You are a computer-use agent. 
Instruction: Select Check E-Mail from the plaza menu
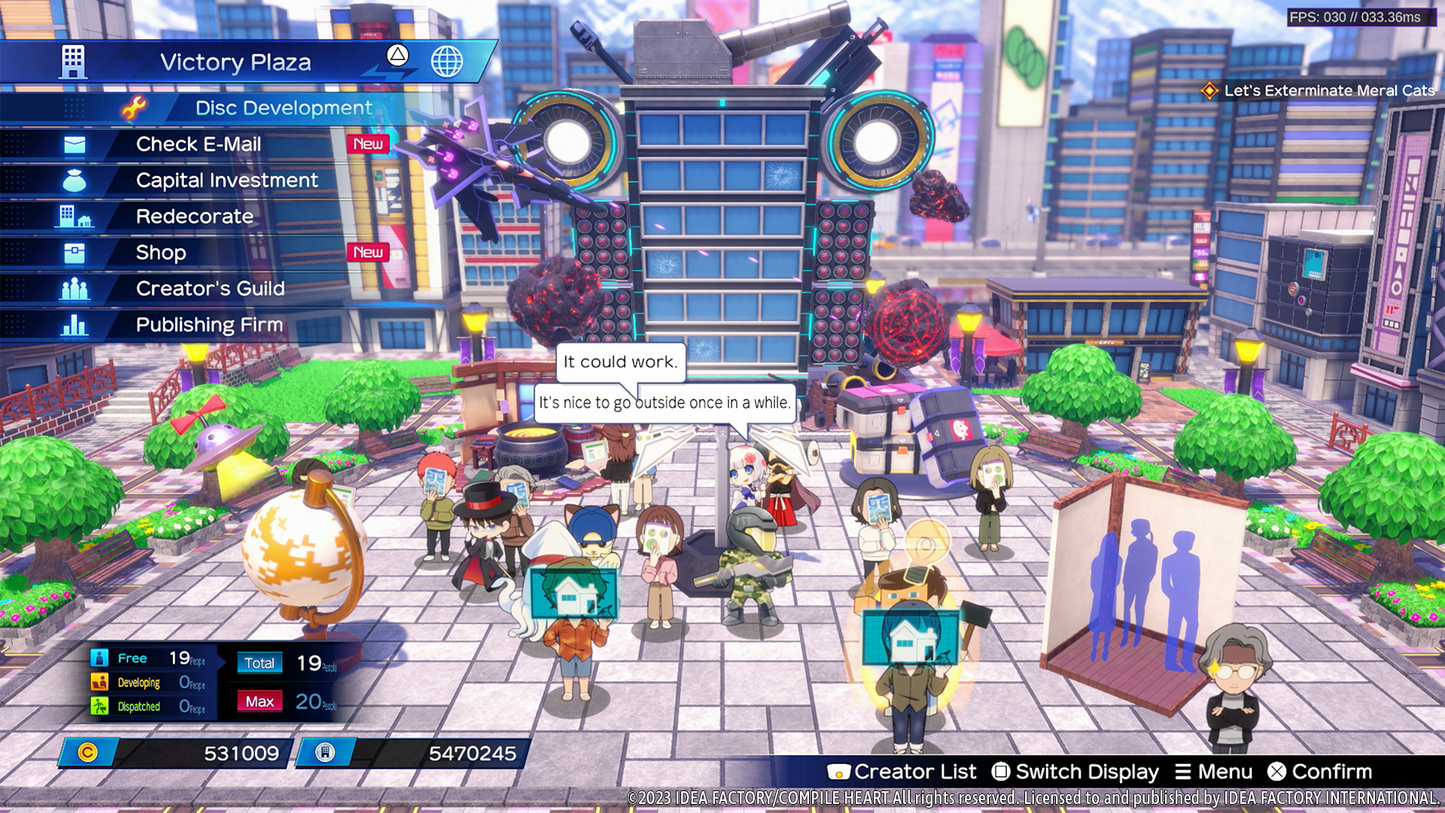199,144
